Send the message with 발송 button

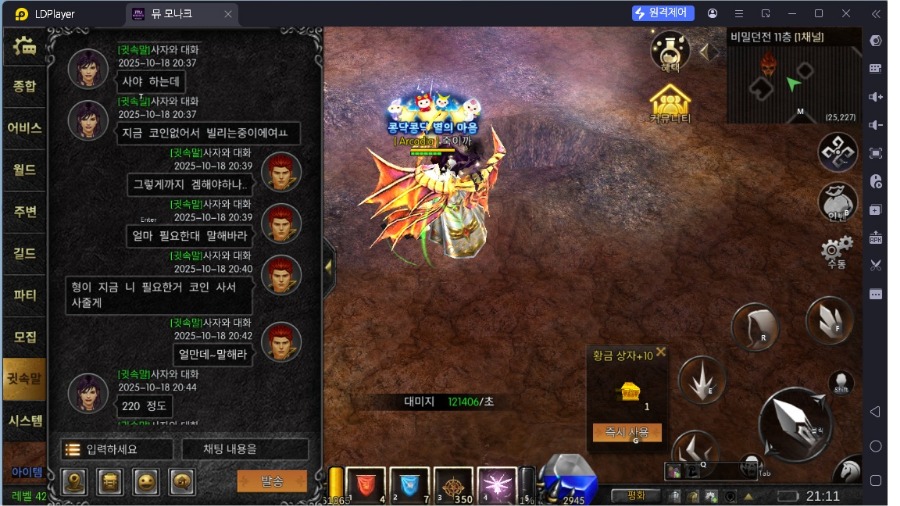click(x=271, y=481)
